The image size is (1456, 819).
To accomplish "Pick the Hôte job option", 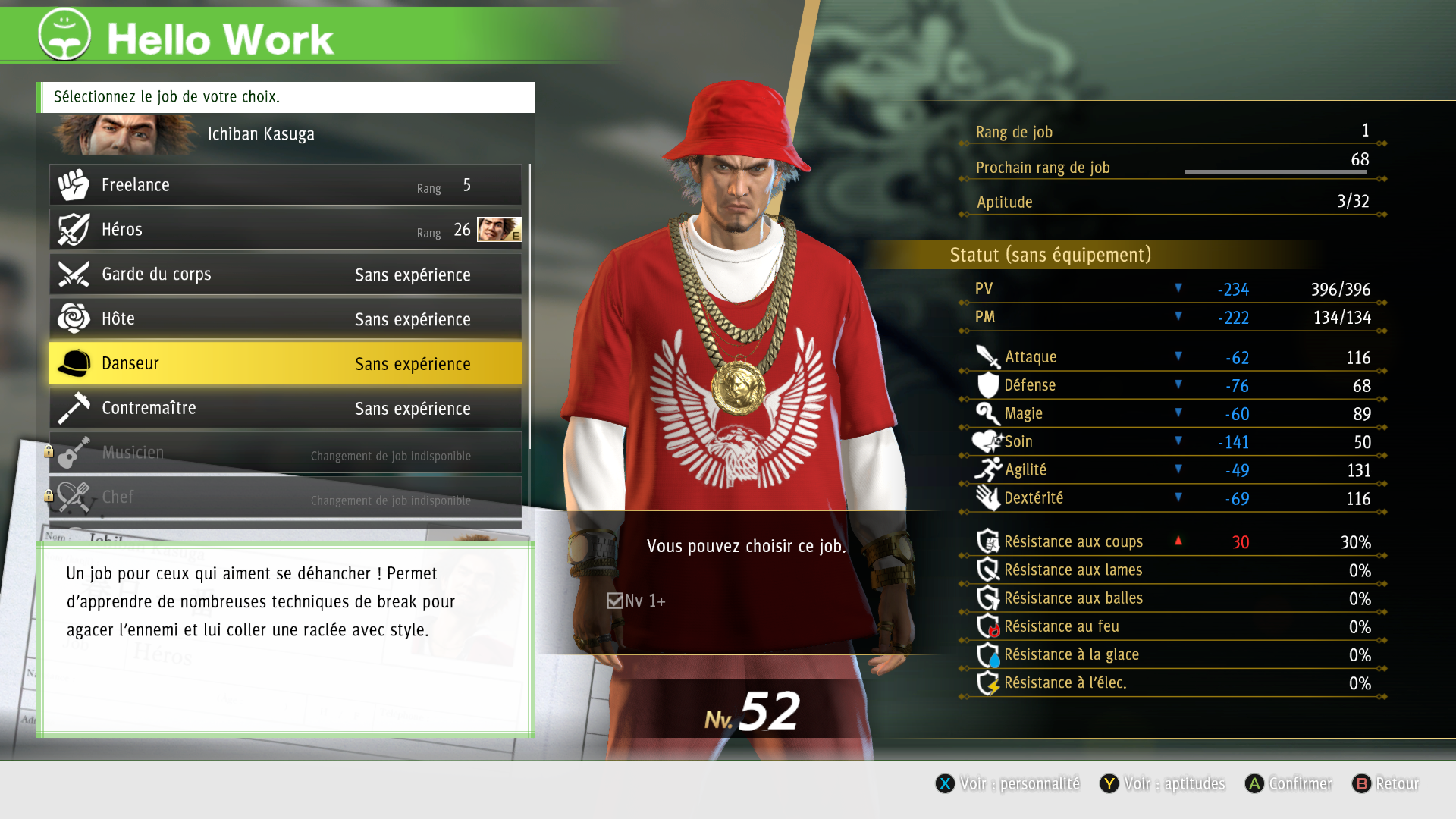I will (x=285, y=319).
